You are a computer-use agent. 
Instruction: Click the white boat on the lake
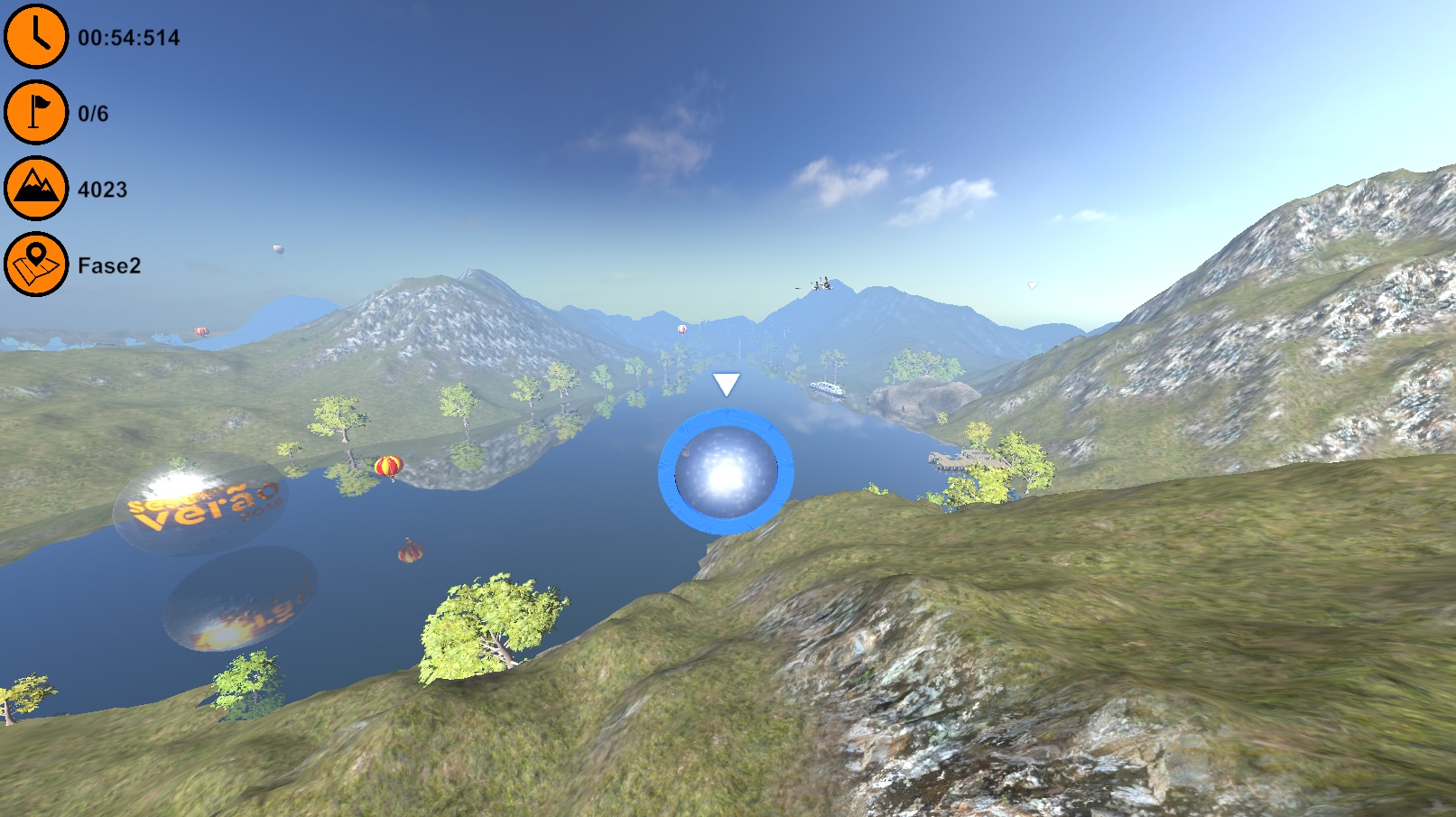click(x=827, y=388)
